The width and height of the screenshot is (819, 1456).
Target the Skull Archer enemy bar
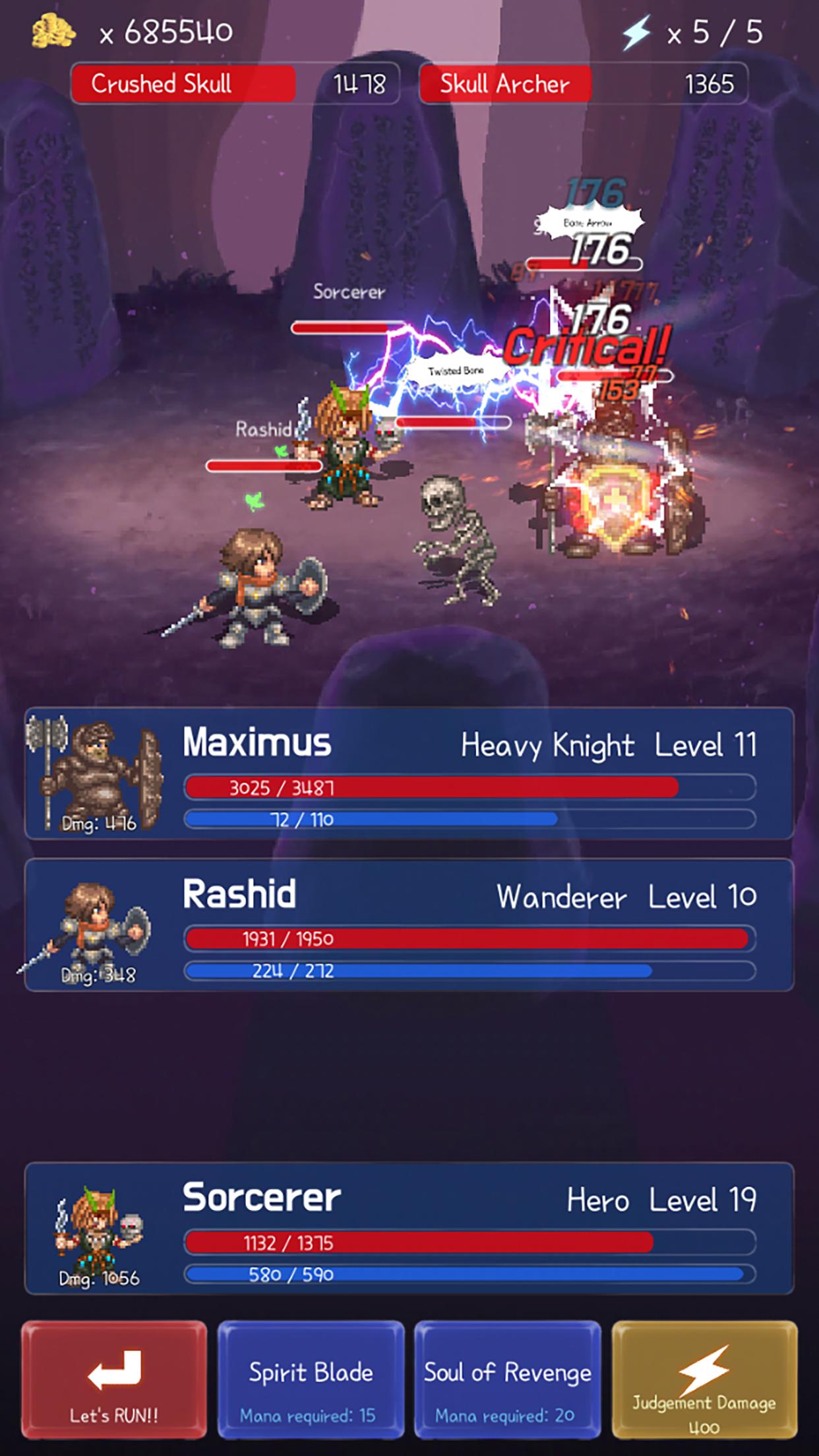click(583, 84)
